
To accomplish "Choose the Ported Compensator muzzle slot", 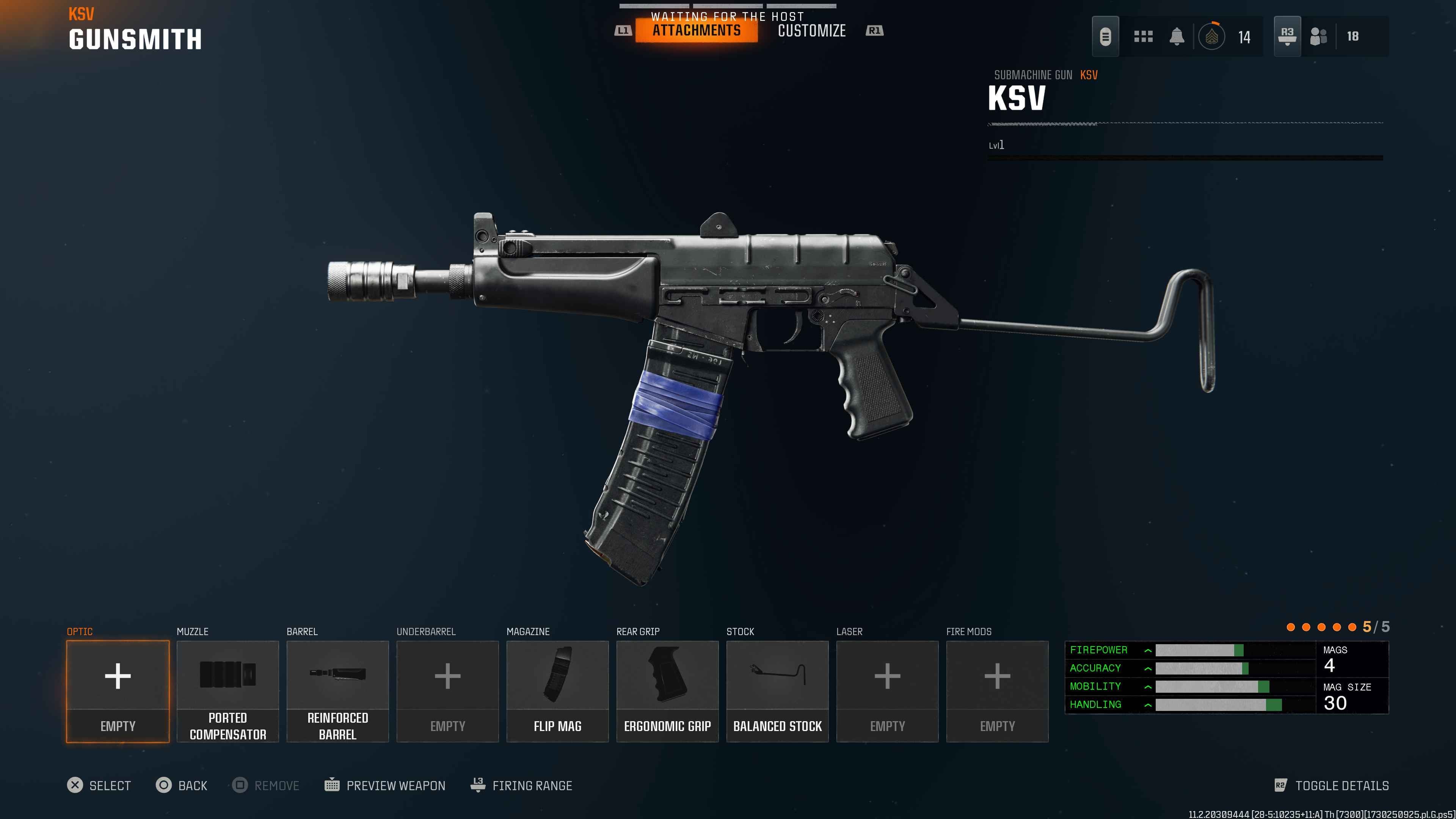I will coord(228,691).
